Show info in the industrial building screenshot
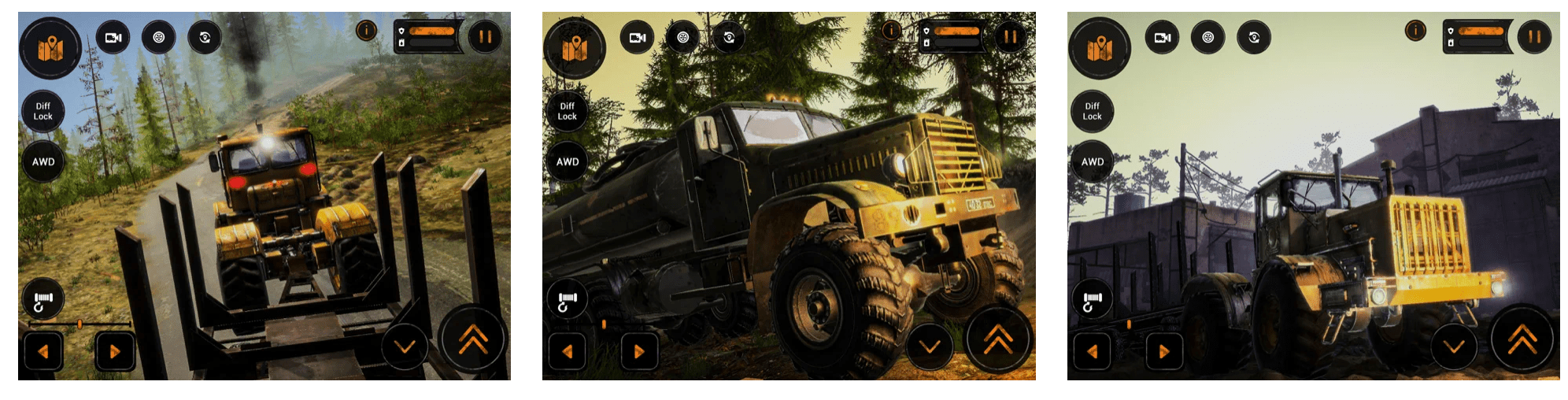Image resolution: width=1568 pixels, height=400 pixels. pyautogui.click(x=1415, y=31)
